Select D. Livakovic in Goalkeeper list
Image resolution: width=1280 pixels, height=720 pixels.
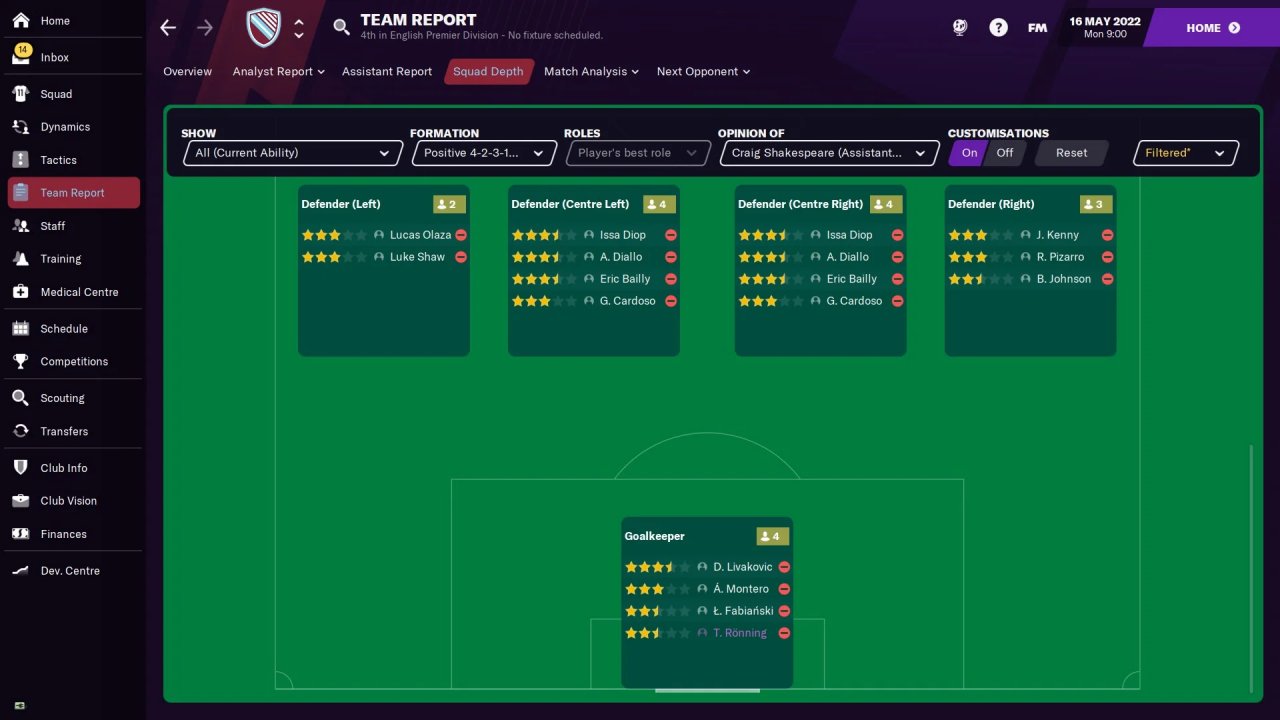click(x=742, y=567)
